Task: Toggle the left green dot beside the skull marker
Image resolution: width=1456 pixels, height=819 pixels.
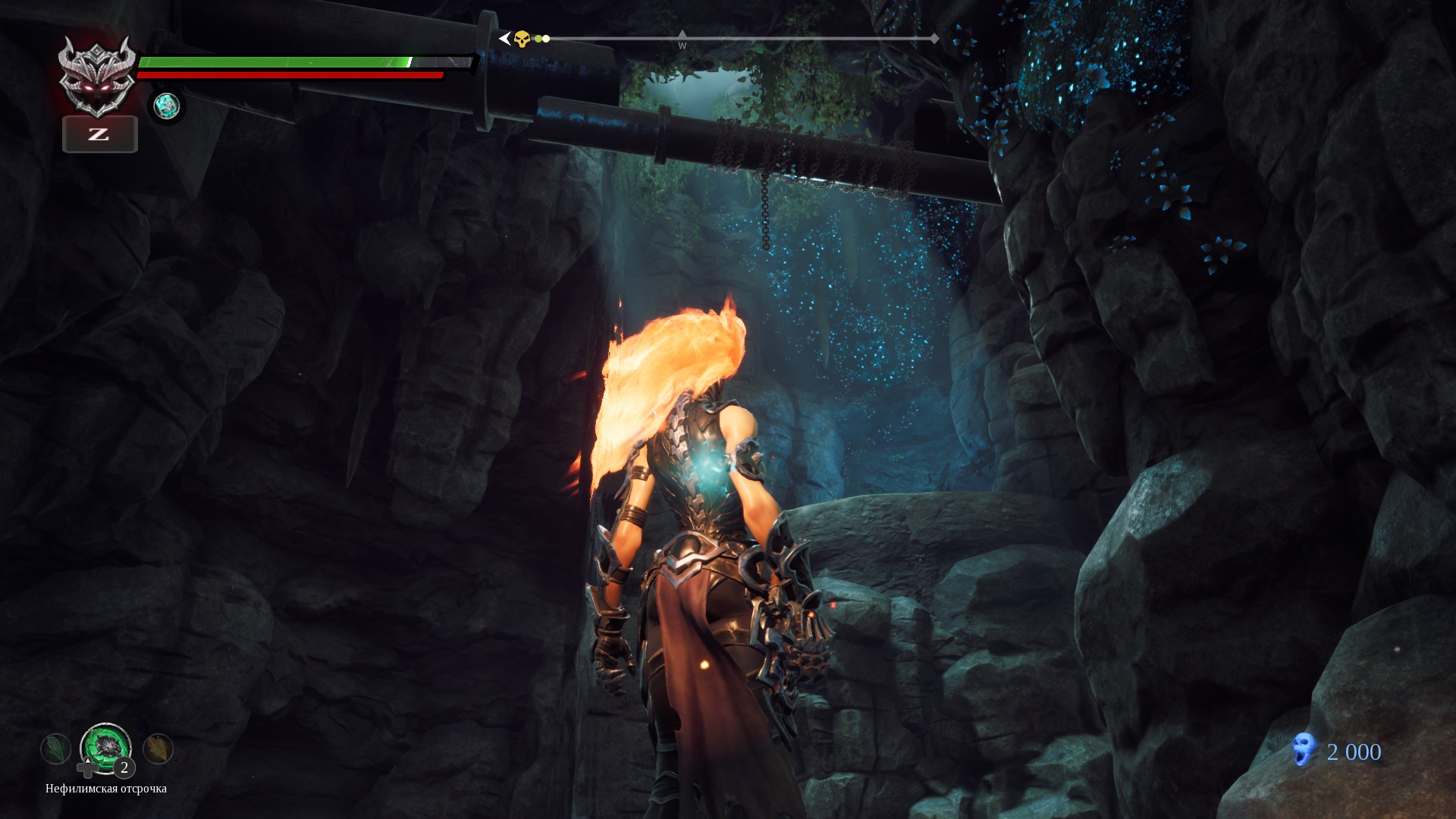Action: click(x=539, y=38)
